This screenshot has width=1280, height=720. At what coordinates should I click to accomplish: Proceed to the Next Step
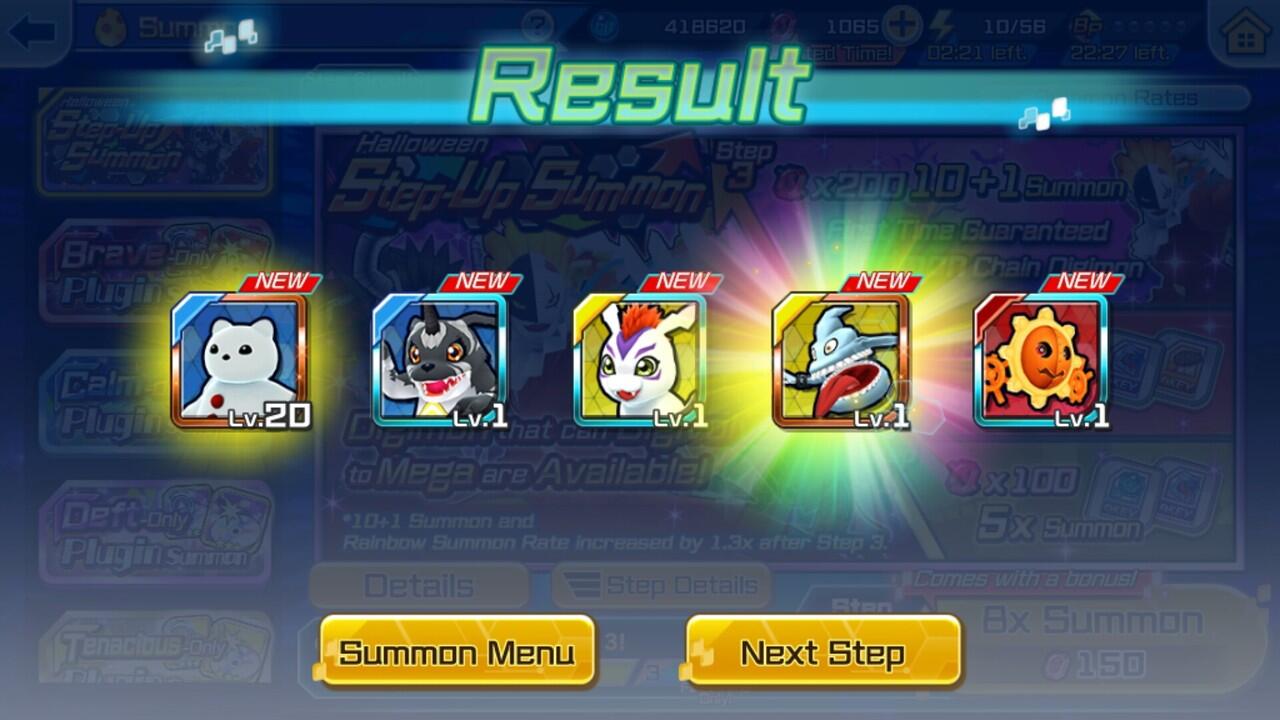[x=823, y=653]
